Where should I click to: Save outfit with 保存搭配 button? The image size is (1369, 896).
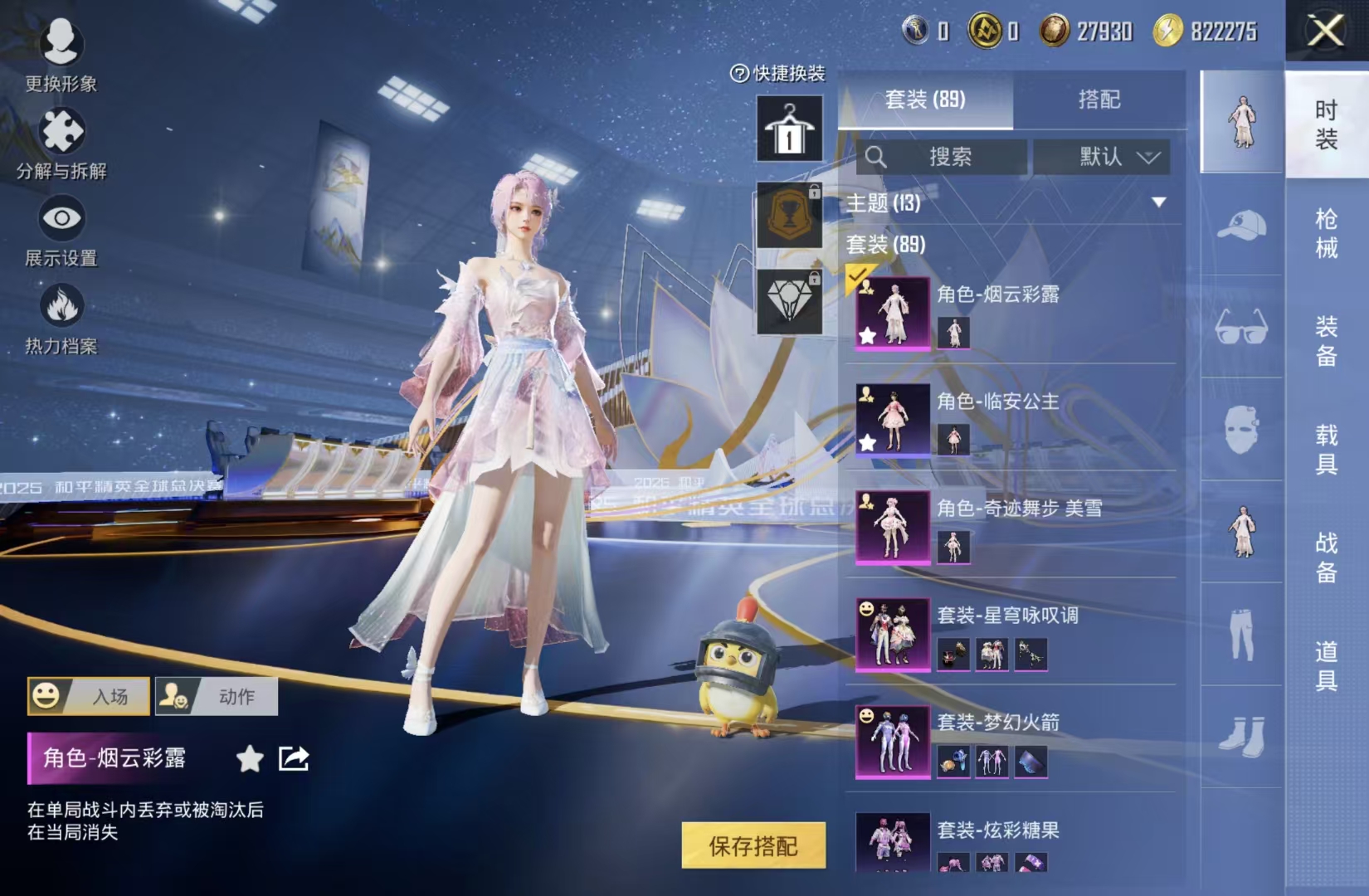(x=753, y=845)
